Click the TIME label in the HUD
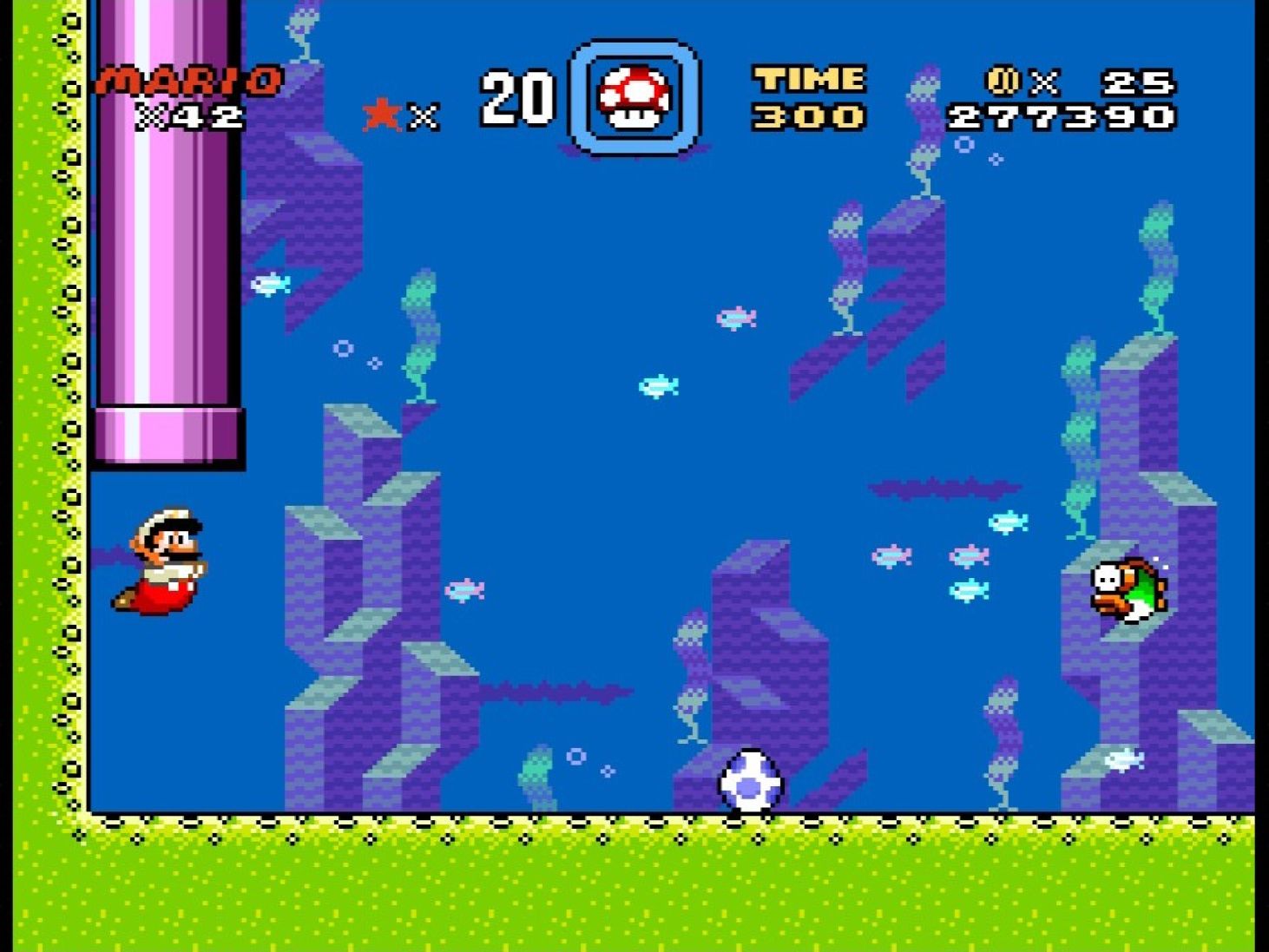 [x=808, y=80]
